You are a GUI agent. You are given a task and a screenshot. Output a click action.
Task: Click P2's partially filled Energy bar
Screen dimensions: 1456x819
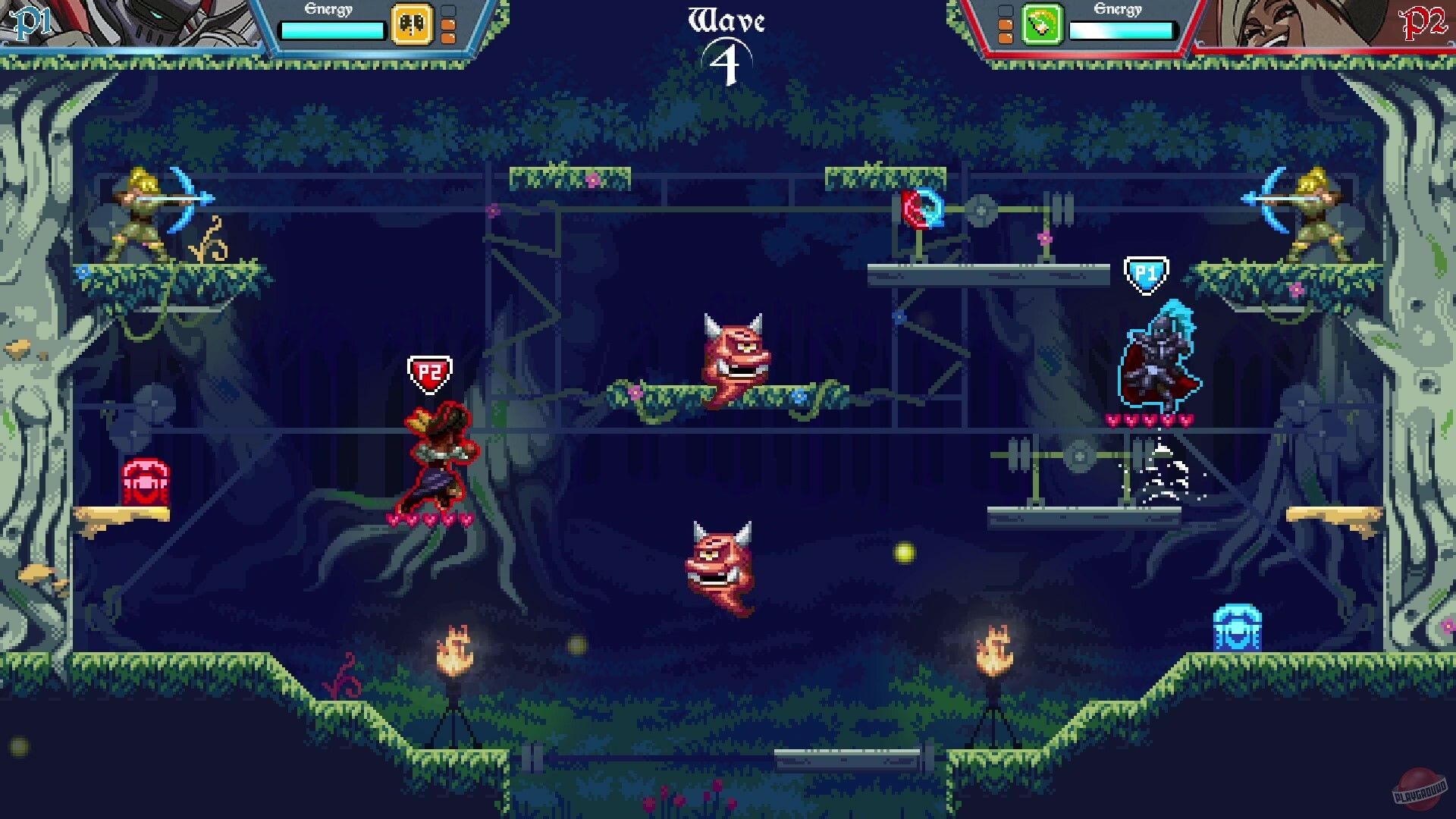pyautogui.click(x=1122, y=30)
